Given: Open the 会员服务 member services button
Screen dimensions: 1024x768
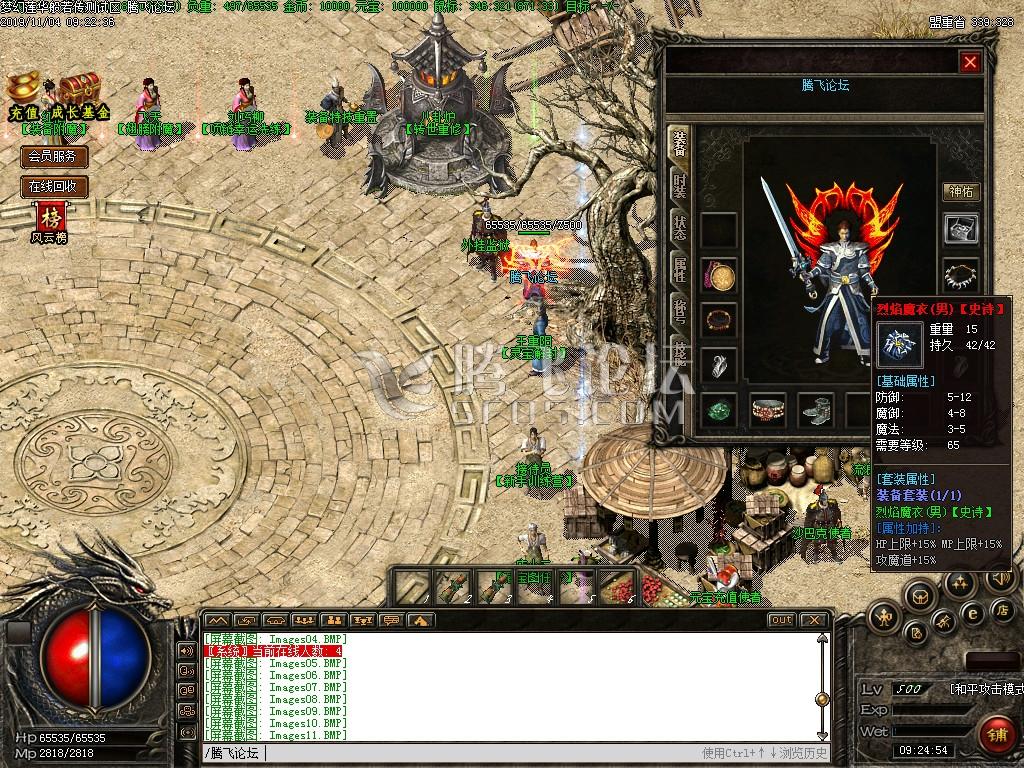Looking at the screenshot, I should [x=55, y=157].
